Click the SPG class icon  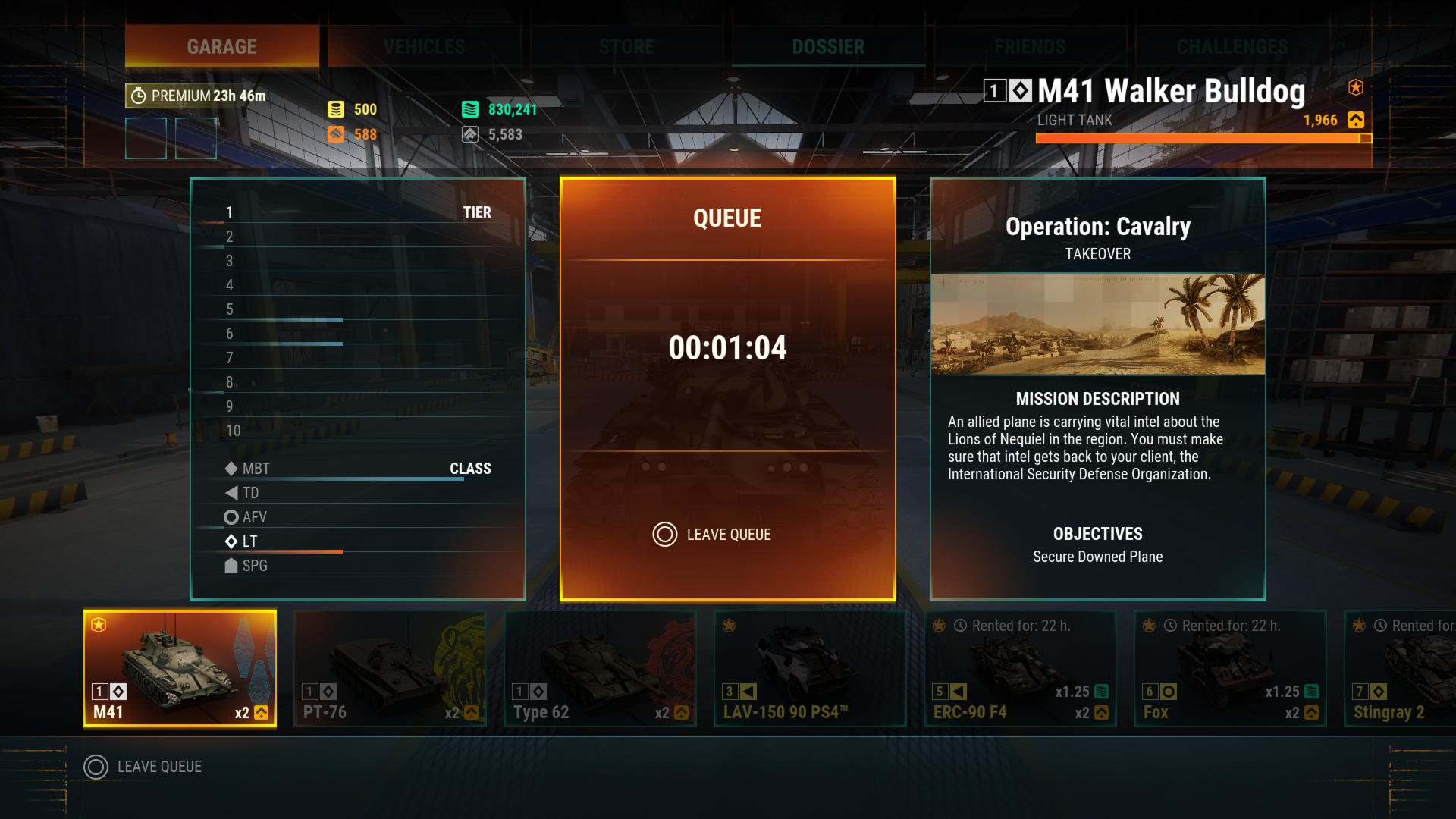[231, 566]
